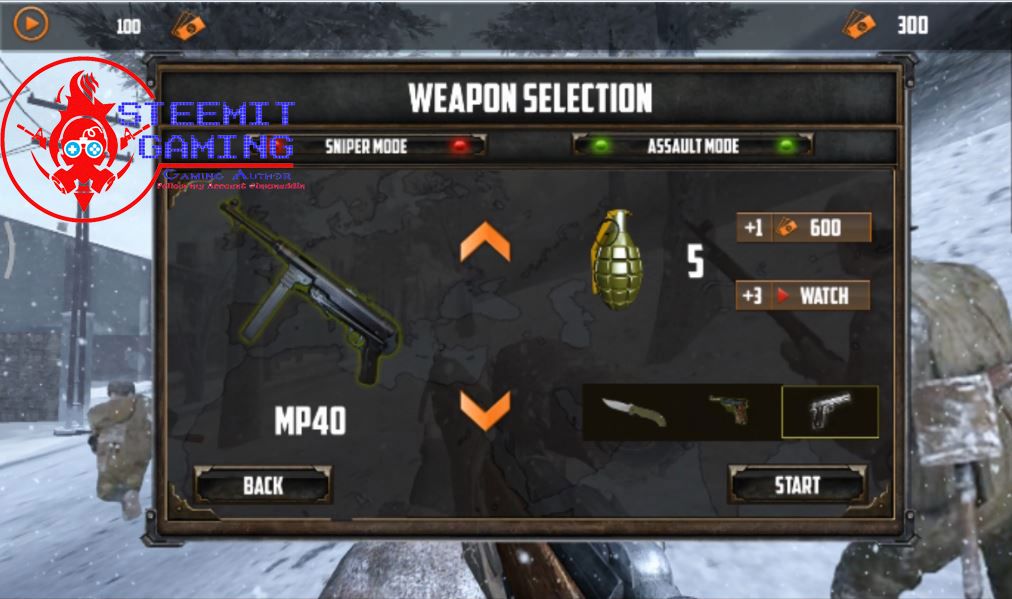Screen dimensions: 1012x599
Task: Watch an ad for three grenades
Action: (804, 296)
